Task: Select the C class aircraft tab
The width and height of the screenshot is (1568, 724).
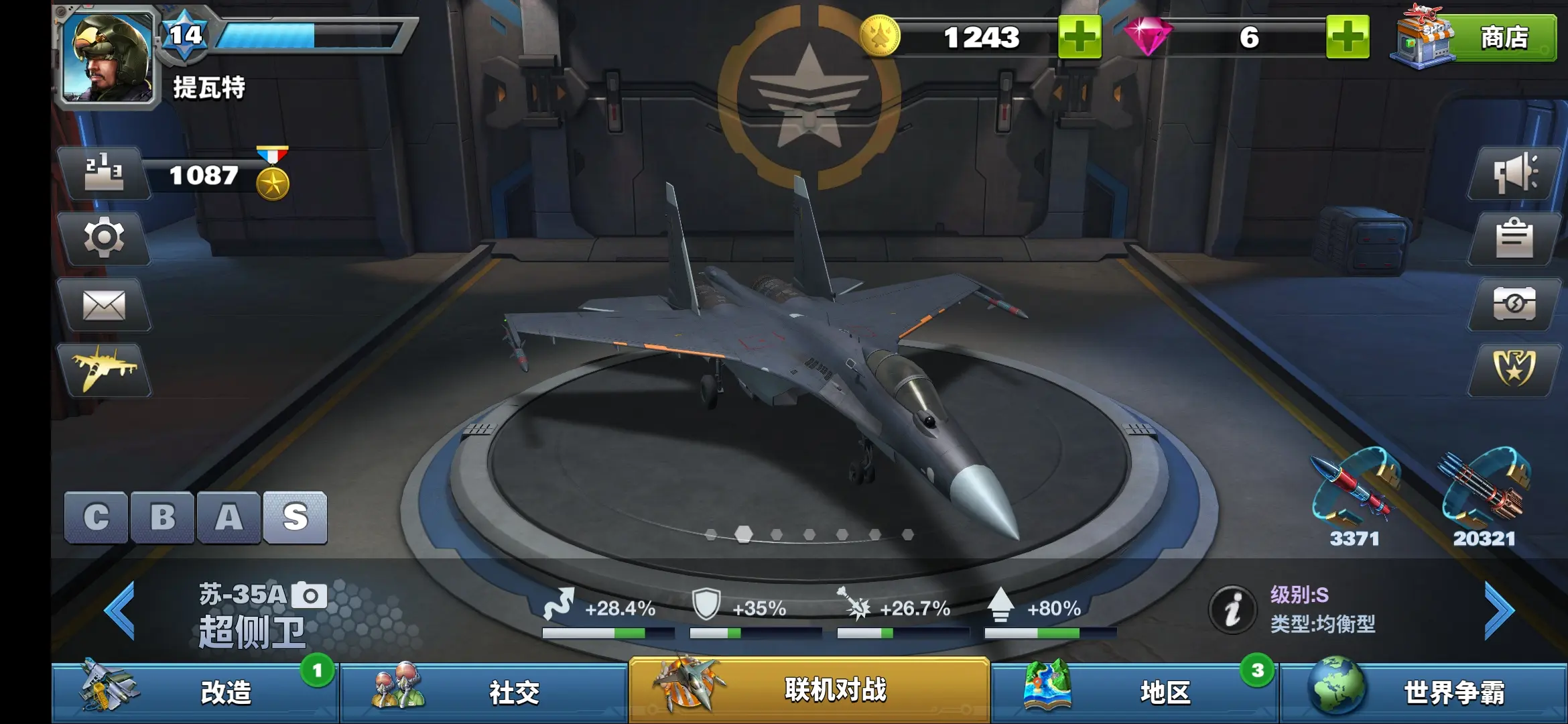Action: pos(96,517)
